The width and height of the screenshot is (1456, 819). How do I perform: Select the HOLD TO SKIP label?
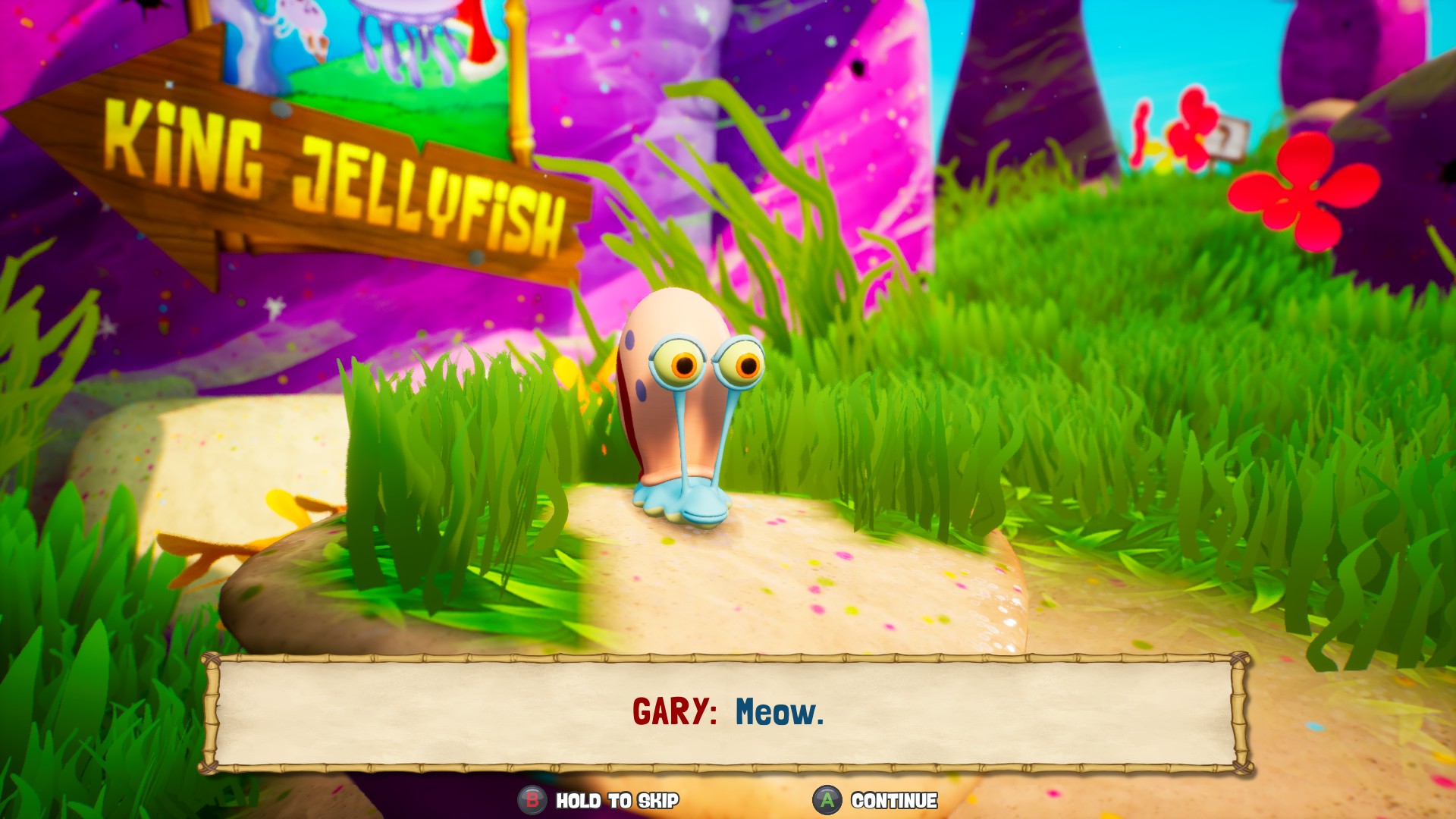618,800
